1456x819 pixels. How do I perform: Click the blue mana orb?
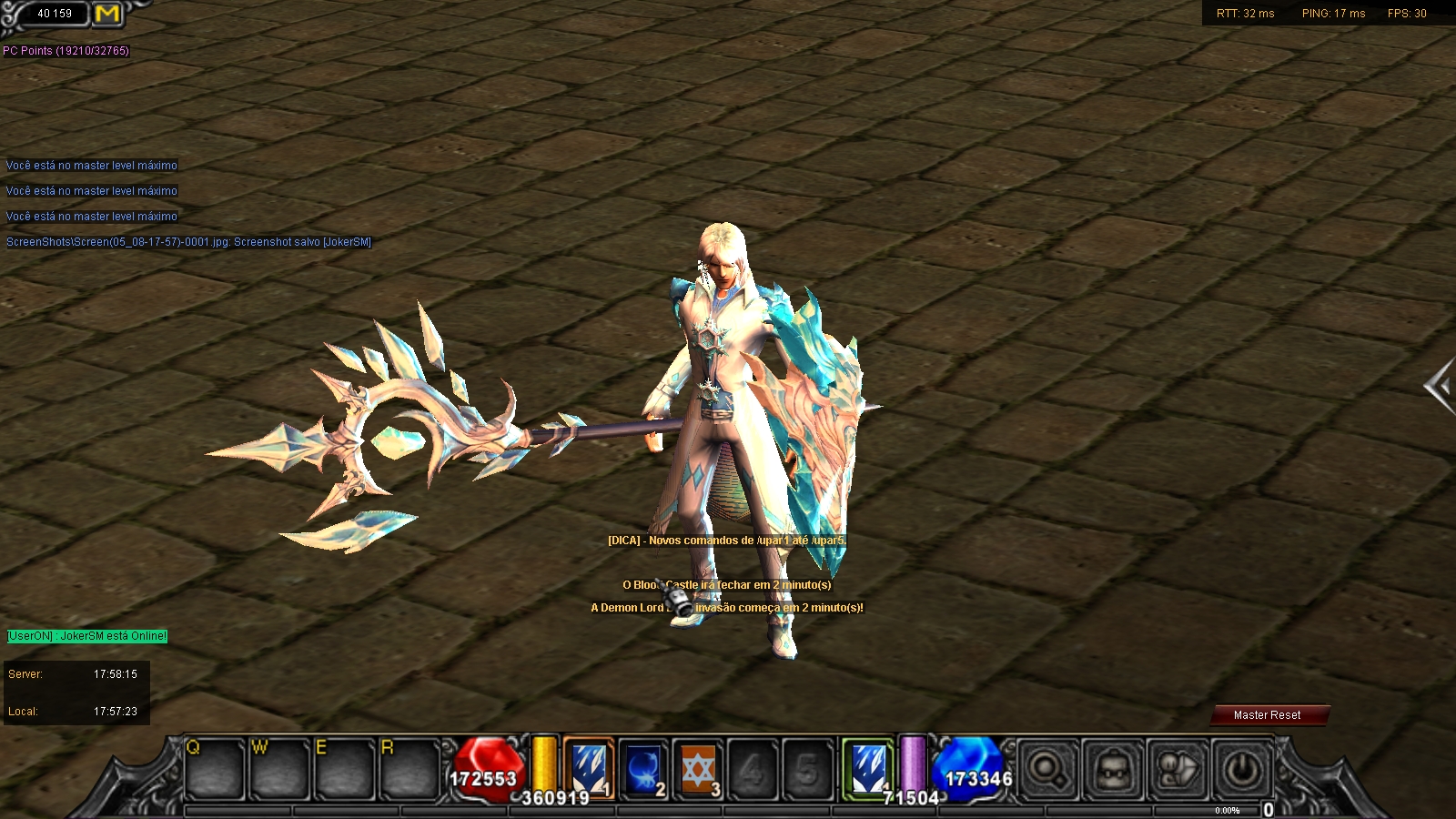point(972,771)
